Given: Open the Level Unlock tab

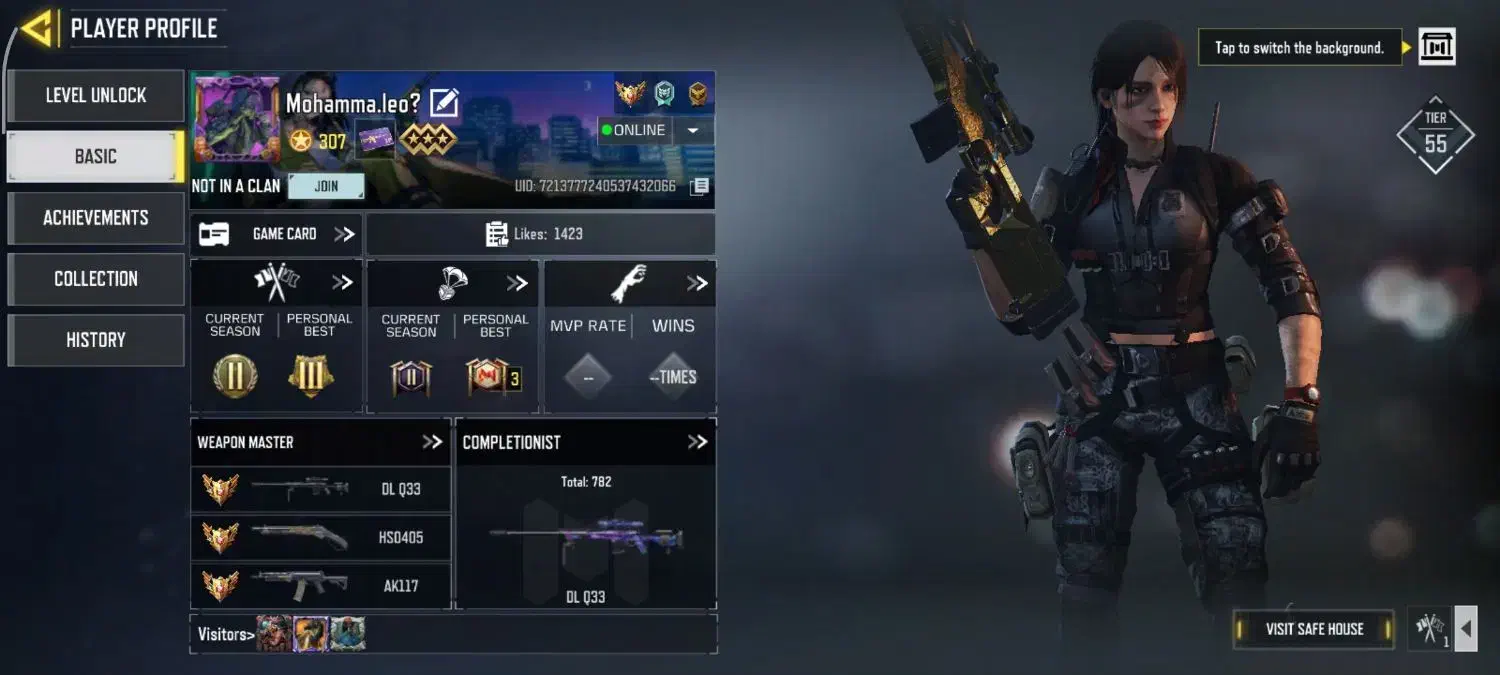Looking at the screenshot, I should (x=96, y=96).
